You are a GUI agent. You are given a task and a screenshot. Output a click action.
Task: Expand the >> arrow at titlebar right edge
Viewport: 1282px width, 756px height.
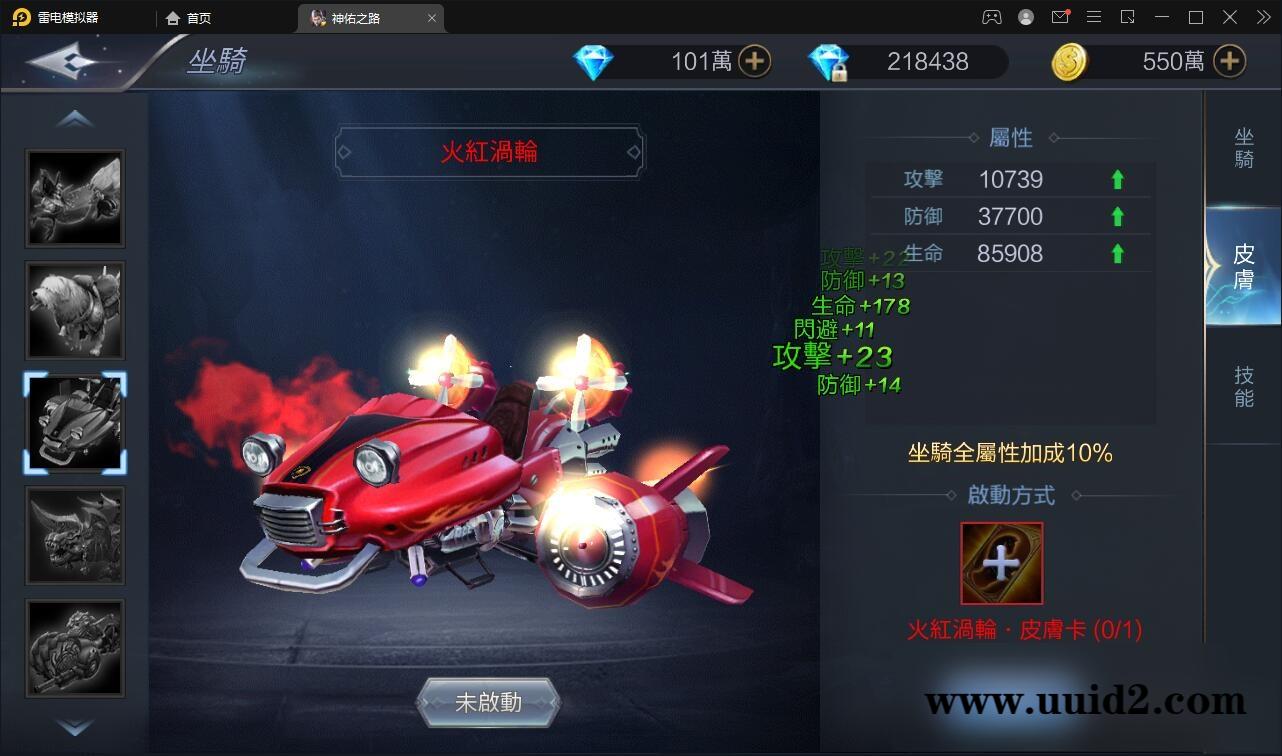pos(1262,17)
